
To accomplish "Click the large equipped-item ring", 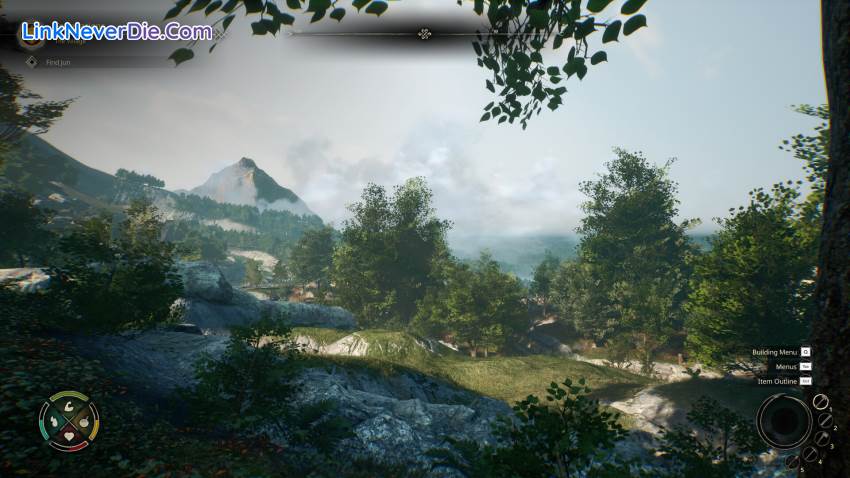I will [784, 420].
